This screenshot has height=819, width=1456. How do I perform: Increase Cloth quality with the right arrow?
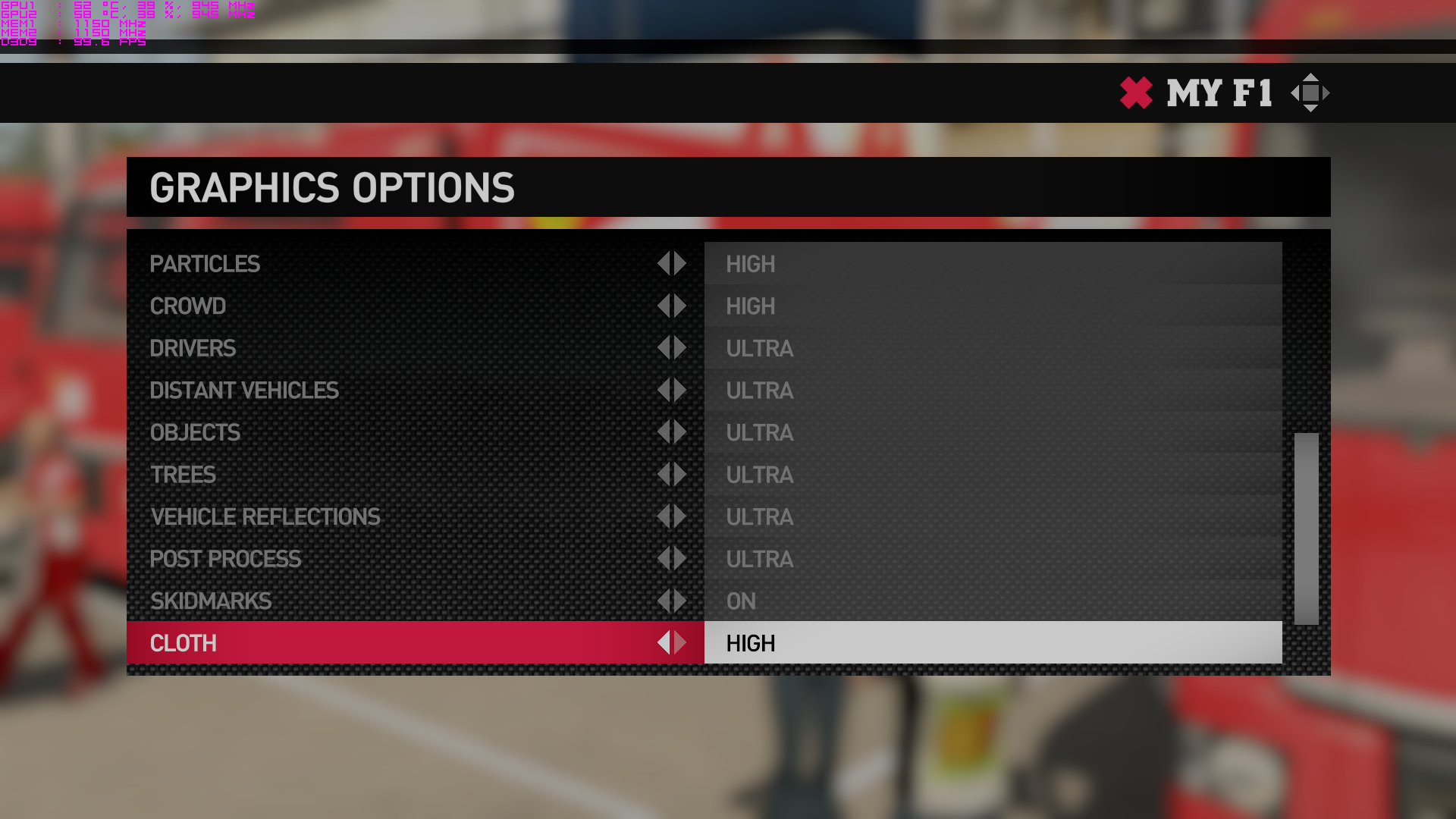point(681,643)
